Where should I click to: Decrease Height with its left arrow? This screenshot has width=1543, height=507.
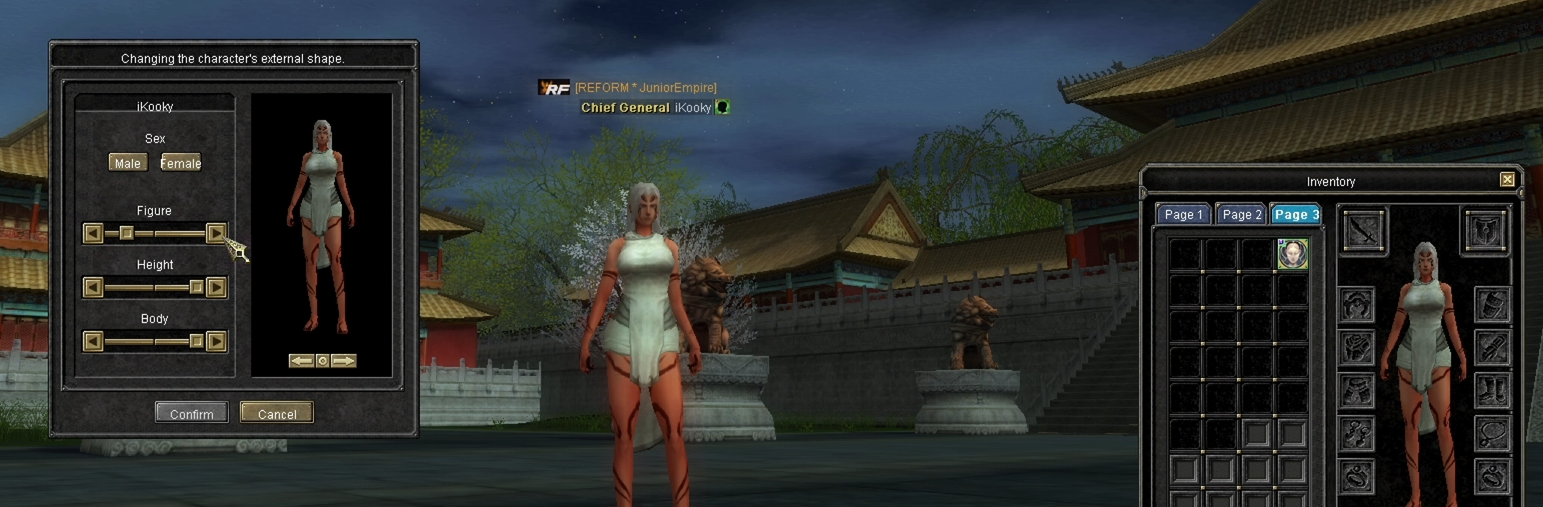pyautogui.click(x=93, y=288)
